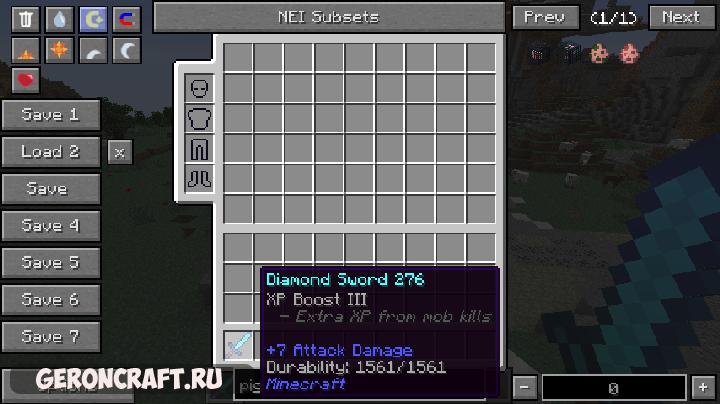Toggle rain with the water drop icon
This screenshot has height=404, width=720.
tap(59, 19)
